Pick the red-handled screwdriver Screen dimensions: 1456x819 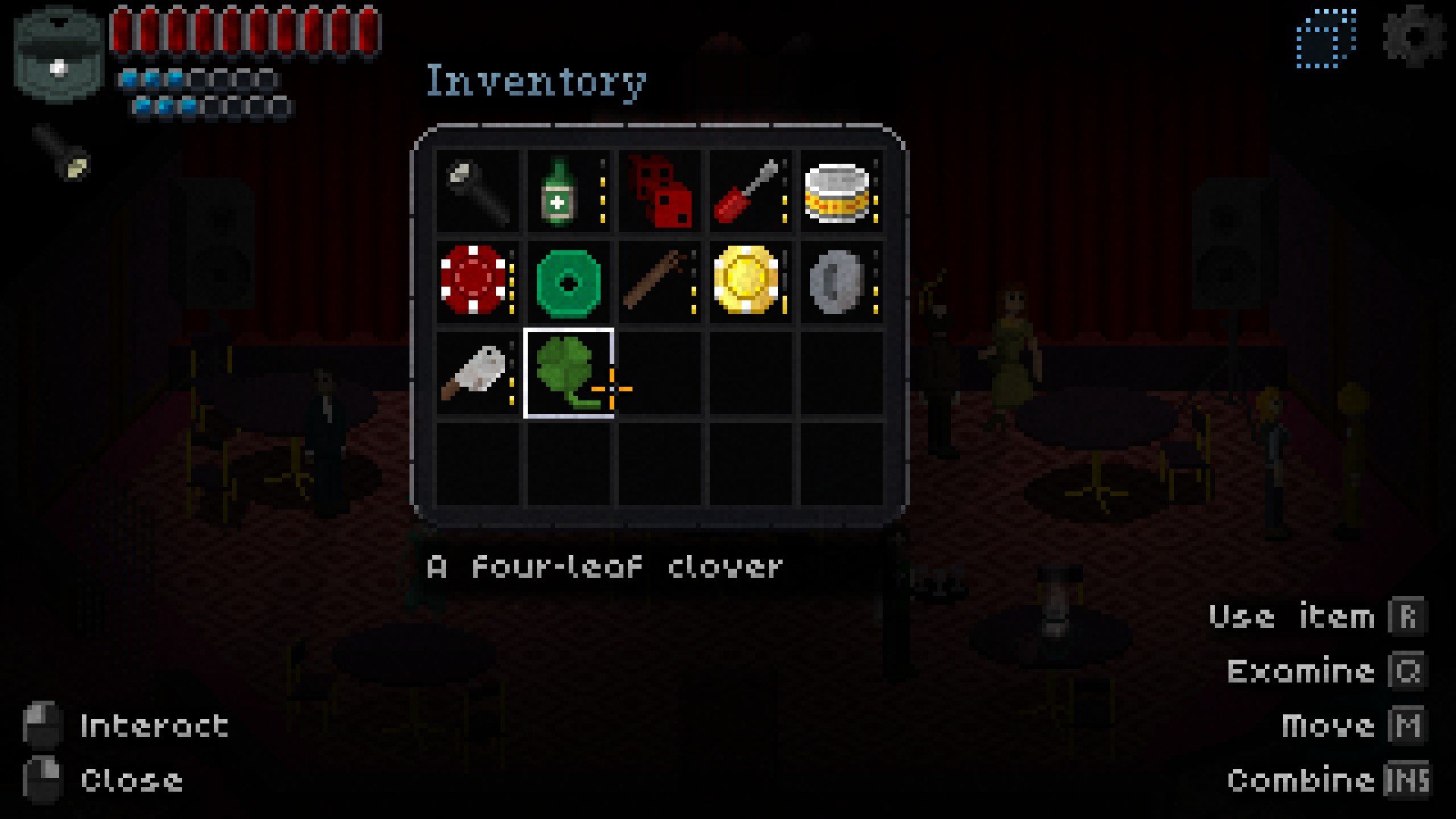(x=747, y=193)
